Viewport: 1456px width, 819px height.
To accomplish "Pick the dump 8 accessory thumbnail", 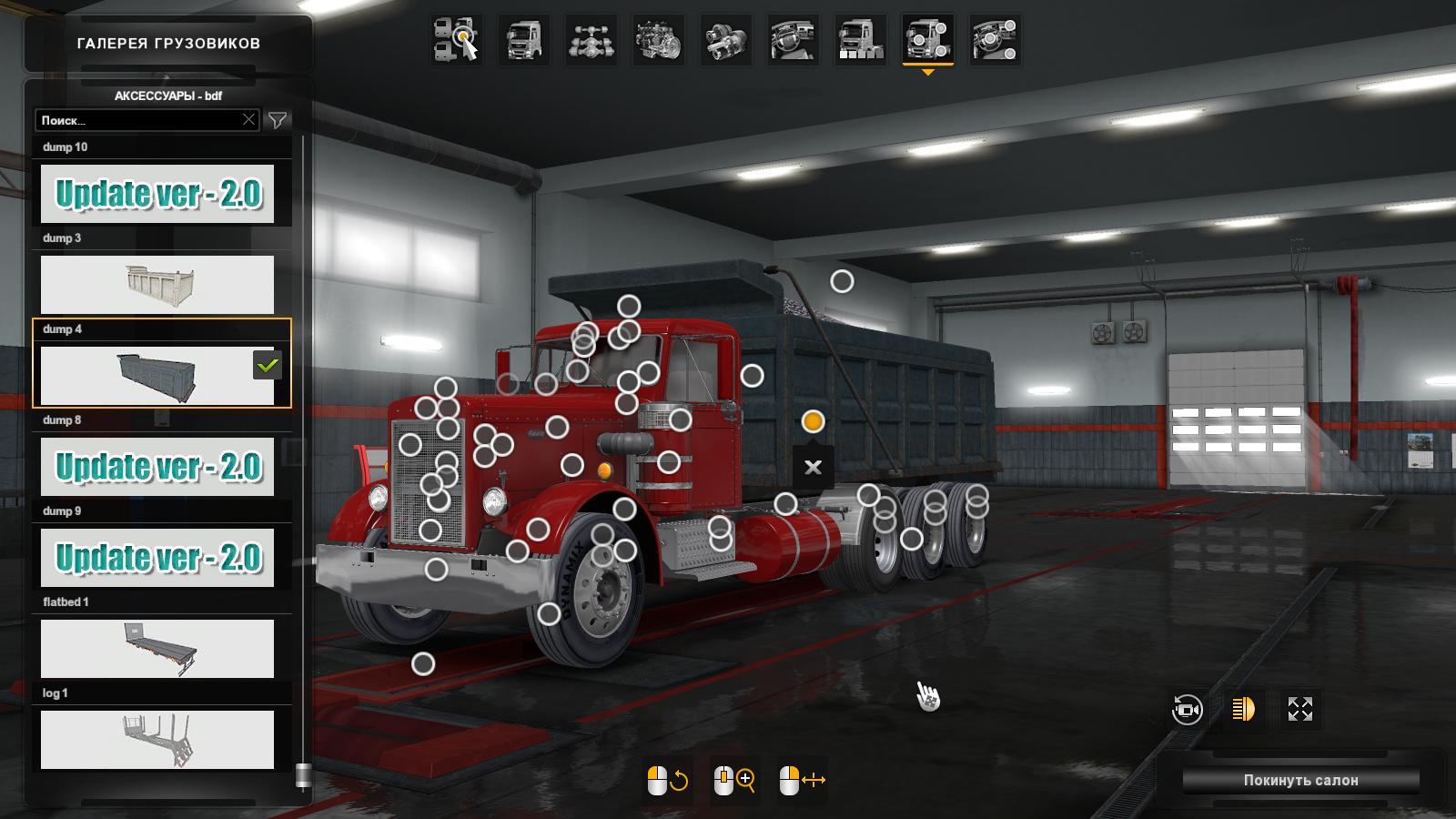I will click(x=157, y=467).
